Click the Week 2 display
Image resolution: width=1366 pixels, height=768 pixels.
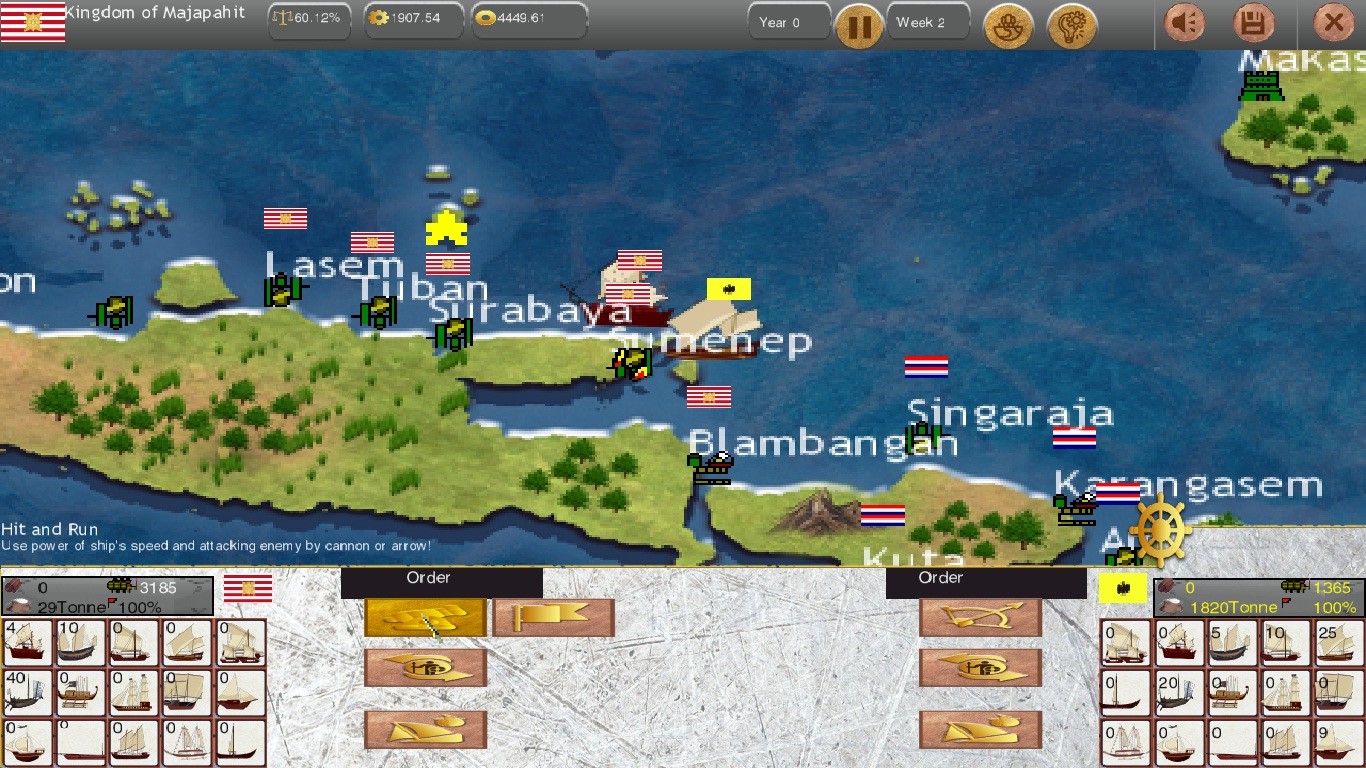tap(925, 20)
